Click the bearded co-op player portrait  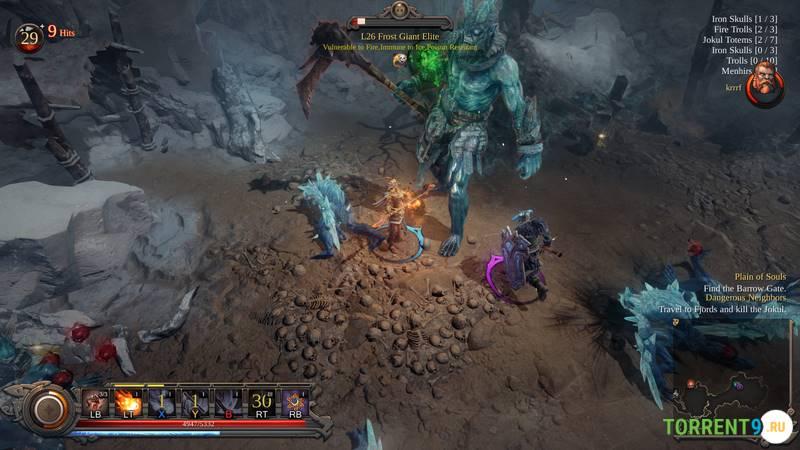[x=764, y=87]
